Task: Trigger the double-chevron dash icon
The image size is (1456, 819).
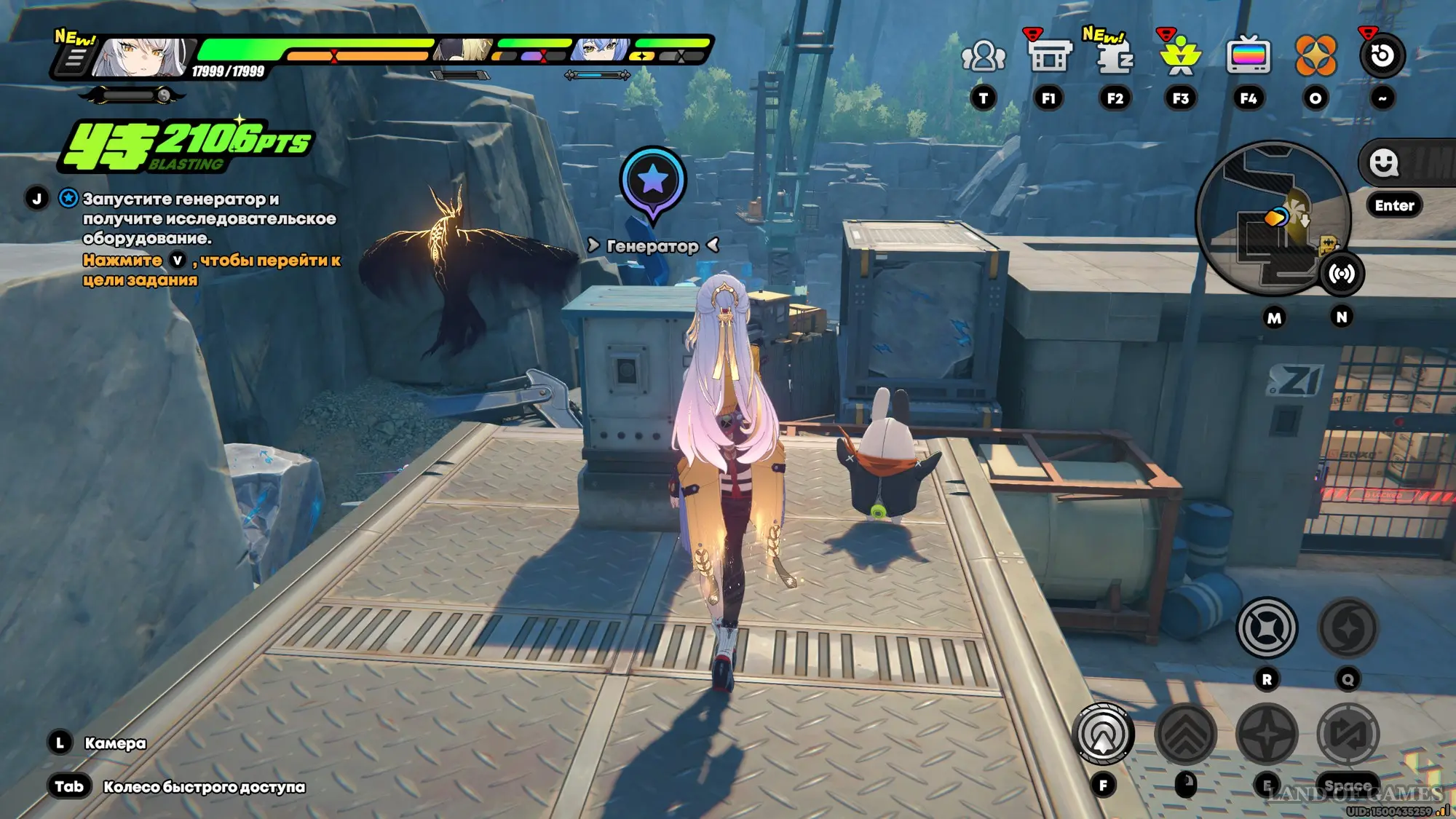Action: [1185, 734]
